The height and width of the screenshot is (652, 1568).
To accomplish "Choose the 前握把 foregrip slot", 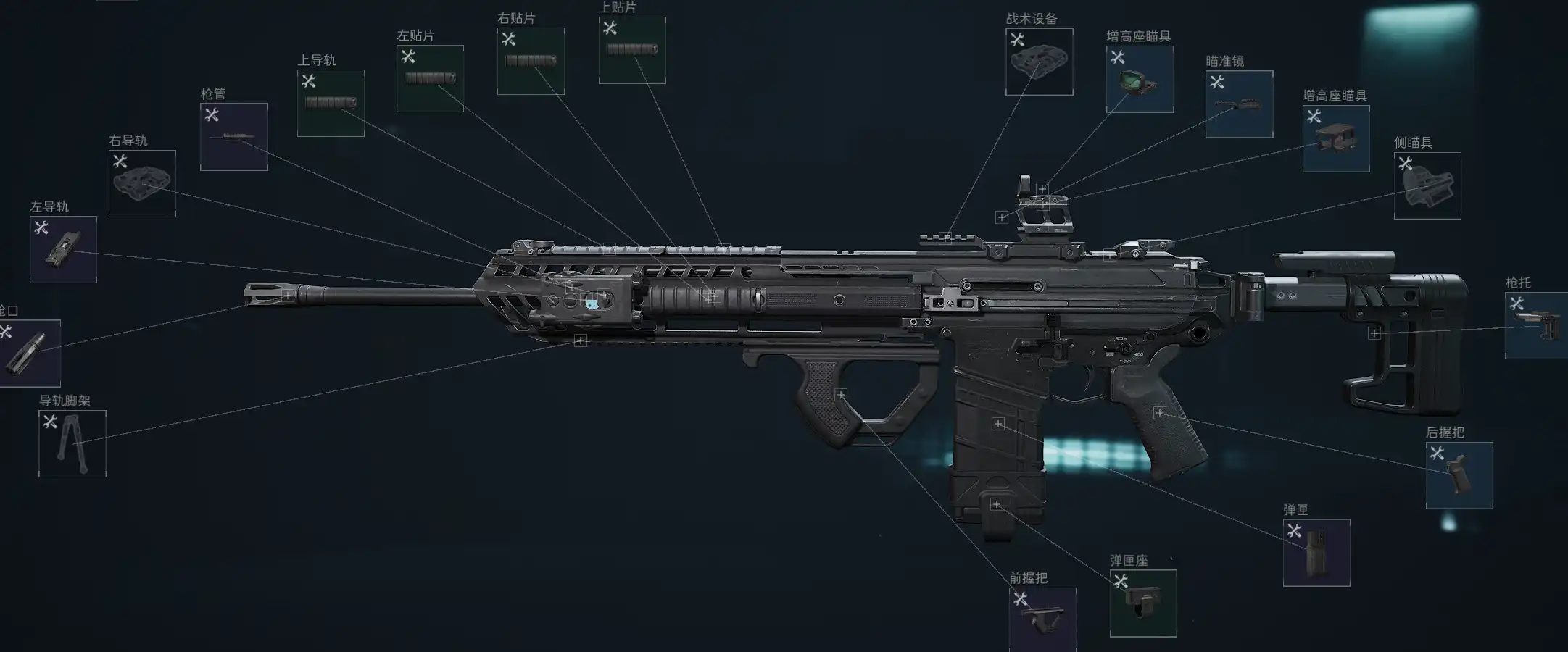I will point(1042,619).
